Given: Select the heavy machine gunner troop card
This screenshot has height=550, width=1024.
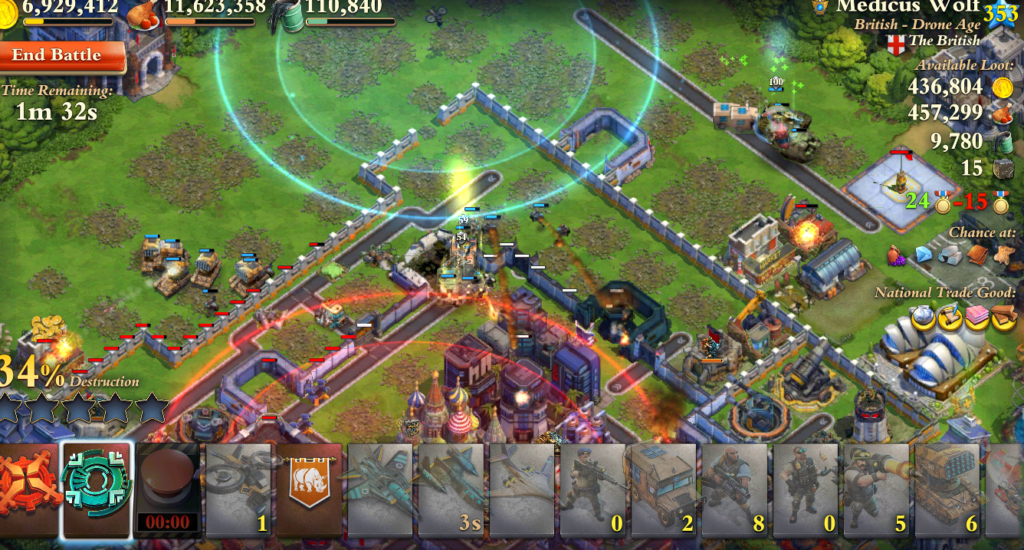Looking at the screenshot, I should point(733,490).
